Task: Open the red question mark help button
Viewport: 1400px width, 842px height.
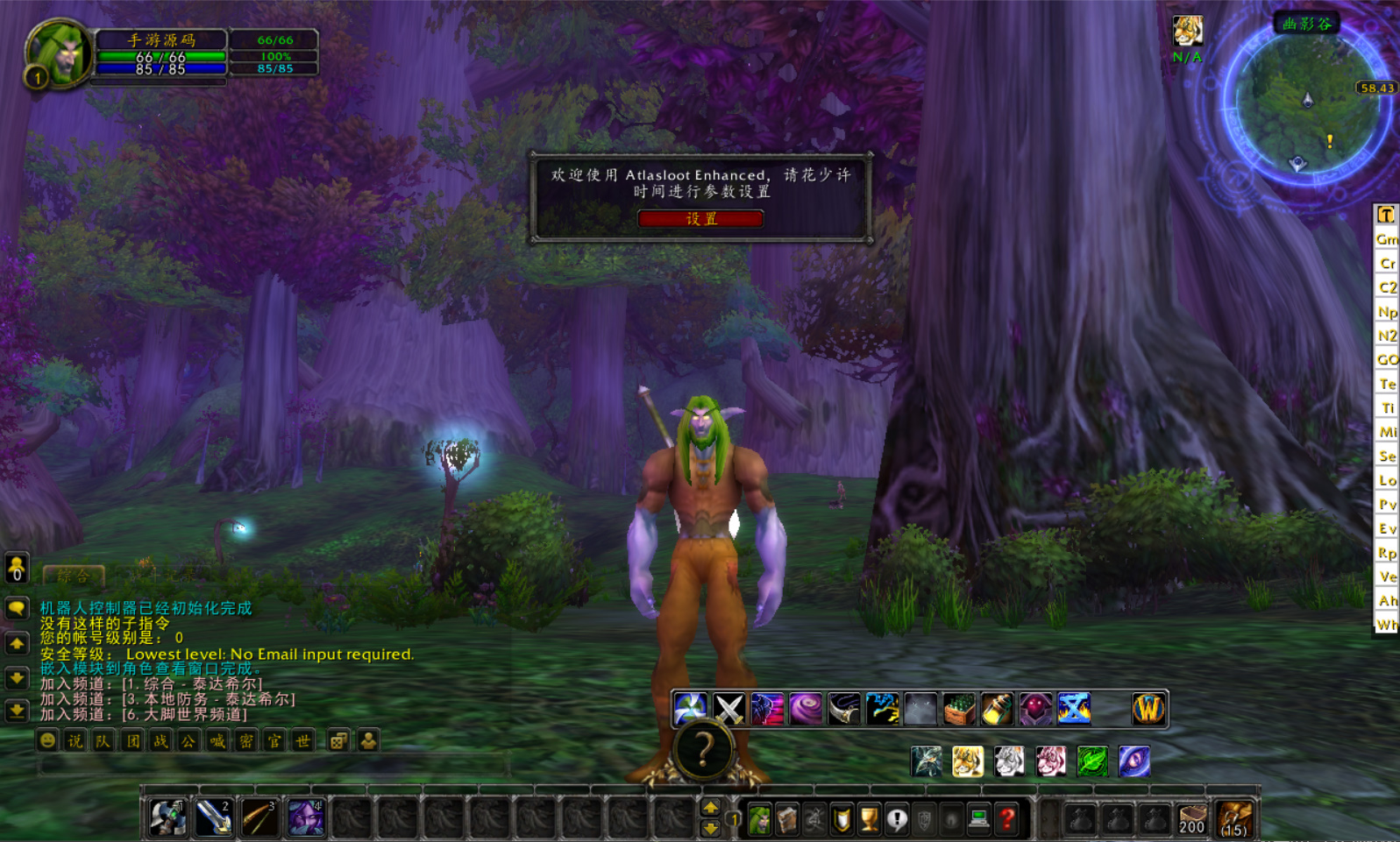Action: click(x=1007, y=819)
